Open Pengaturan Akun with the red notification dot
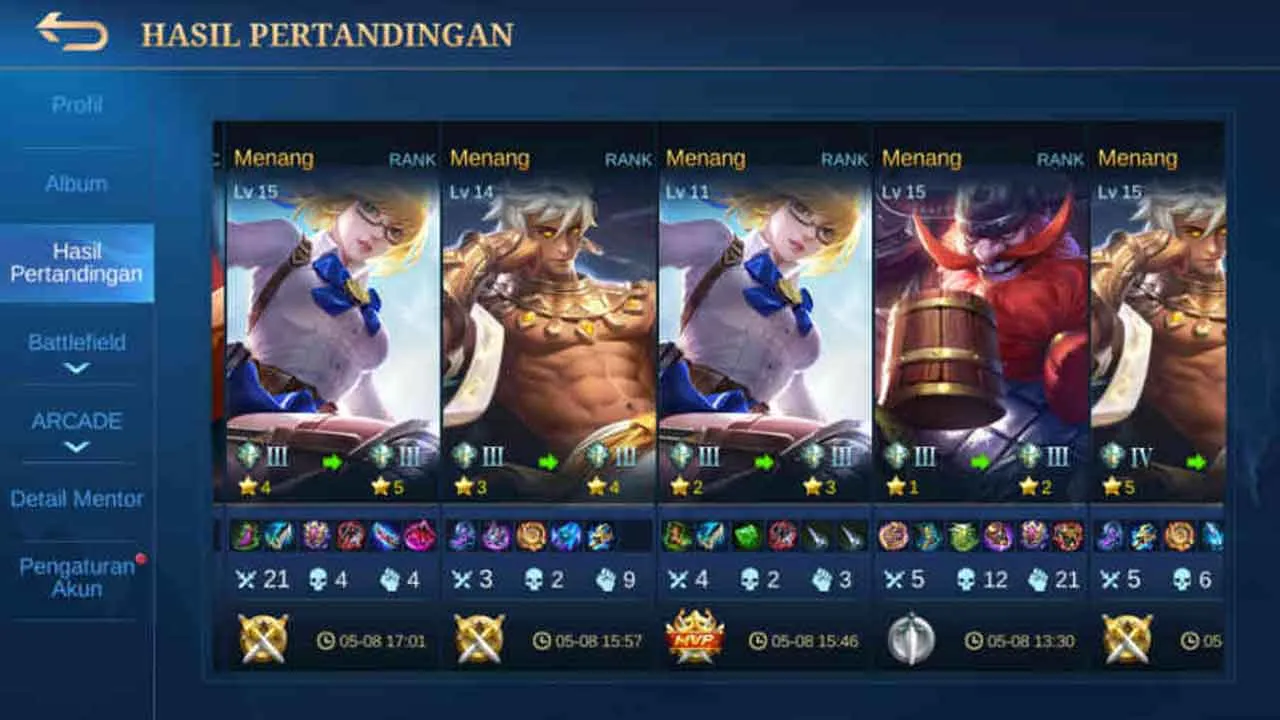Image resolution: width=1280 pixels, height=720 pixels. (x=77, y=576)
